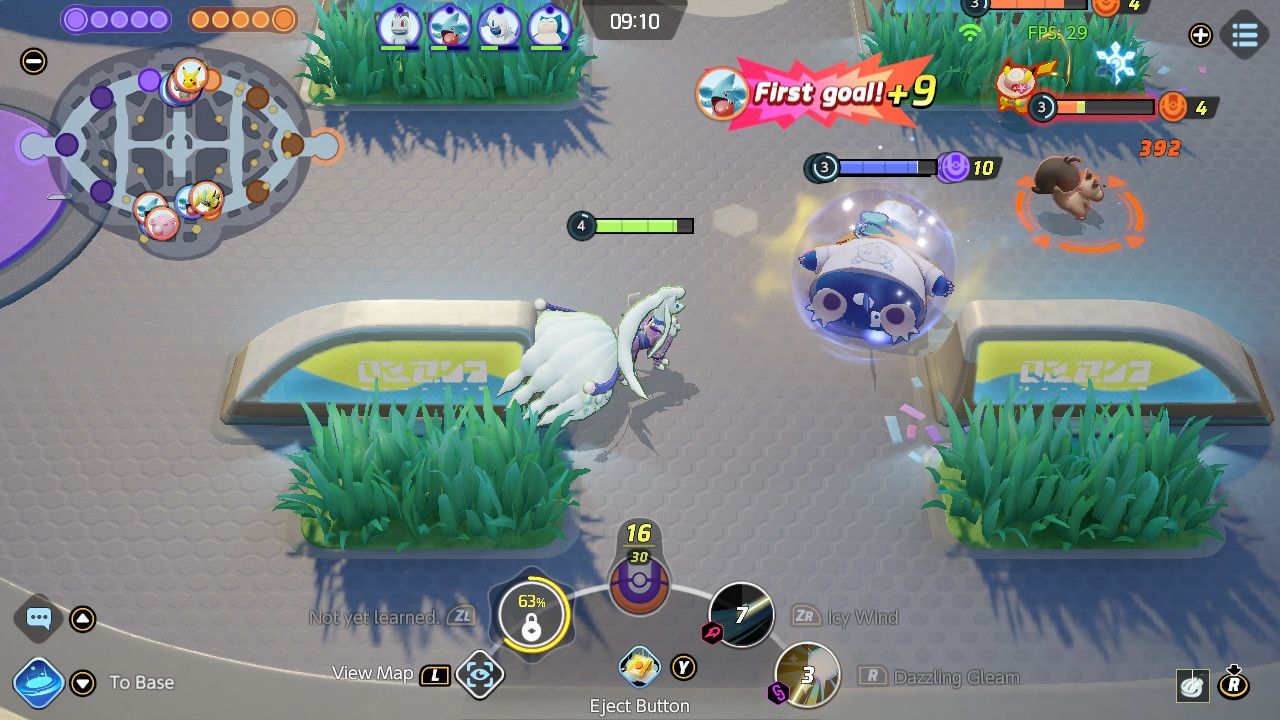The width and height of the screenshot is (1280, 720).
Task: Open the quick chat bubble
Action: click(x=39, y=618)
